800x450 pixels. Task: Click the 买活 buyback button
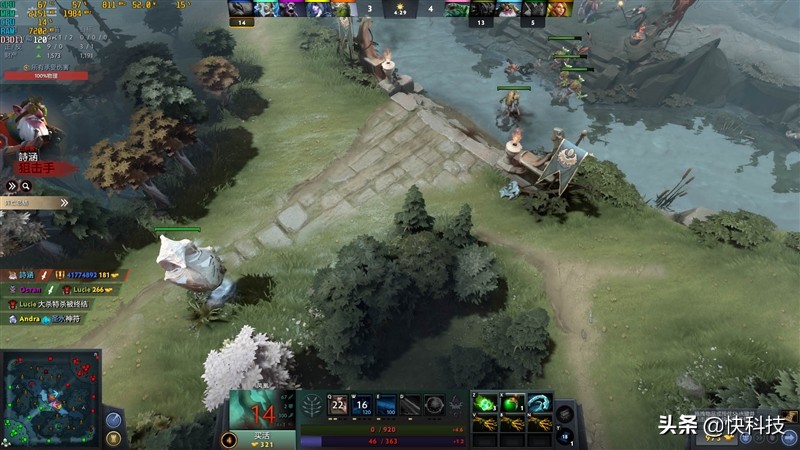[x=263, y=437]
